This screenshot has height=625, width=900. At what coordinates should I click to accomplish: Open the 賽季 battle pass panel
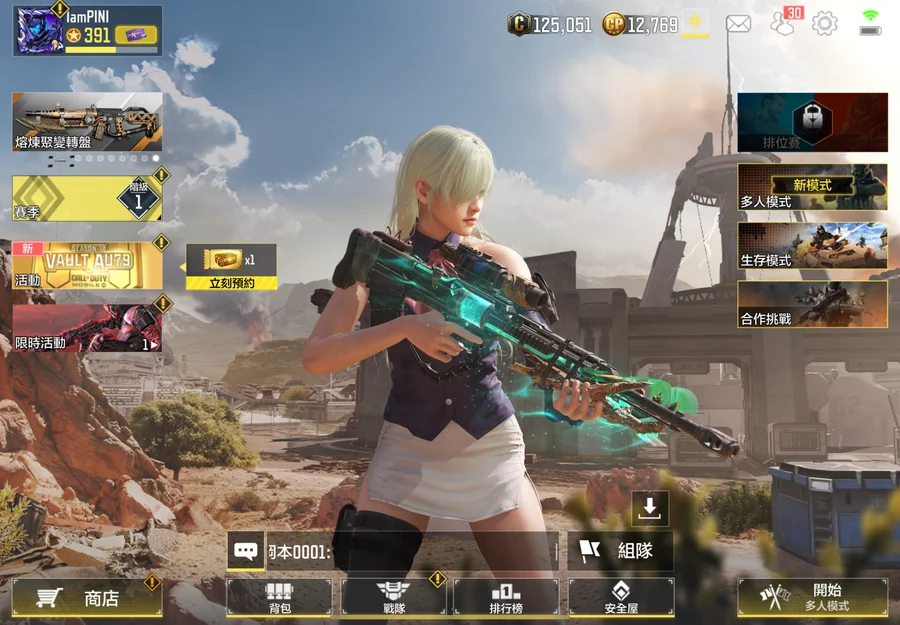[x=87, y=198]
